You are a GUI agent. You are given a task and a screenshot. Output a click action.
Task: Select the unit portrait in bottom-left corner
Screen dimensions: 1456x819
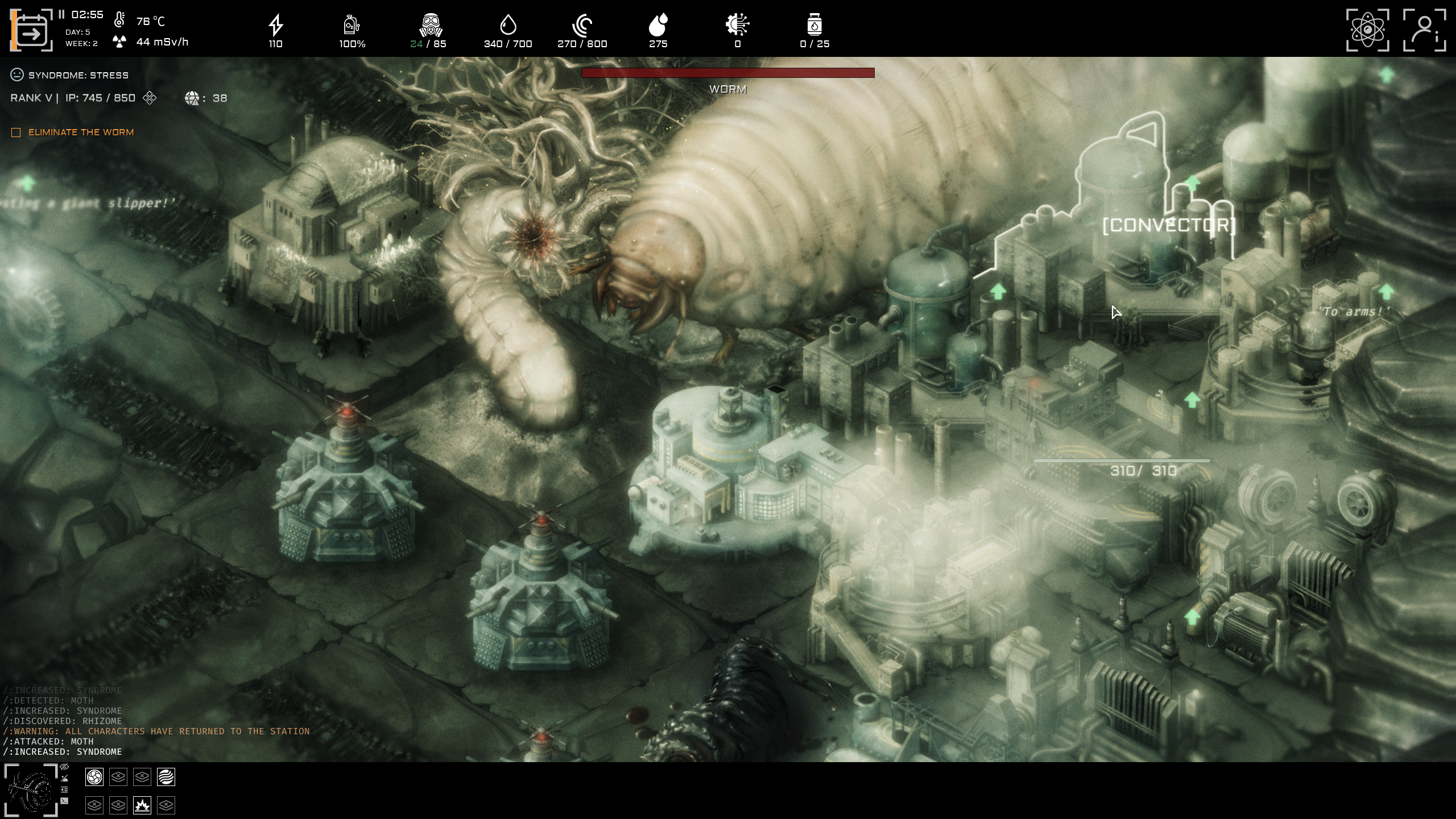coord(31,791)
